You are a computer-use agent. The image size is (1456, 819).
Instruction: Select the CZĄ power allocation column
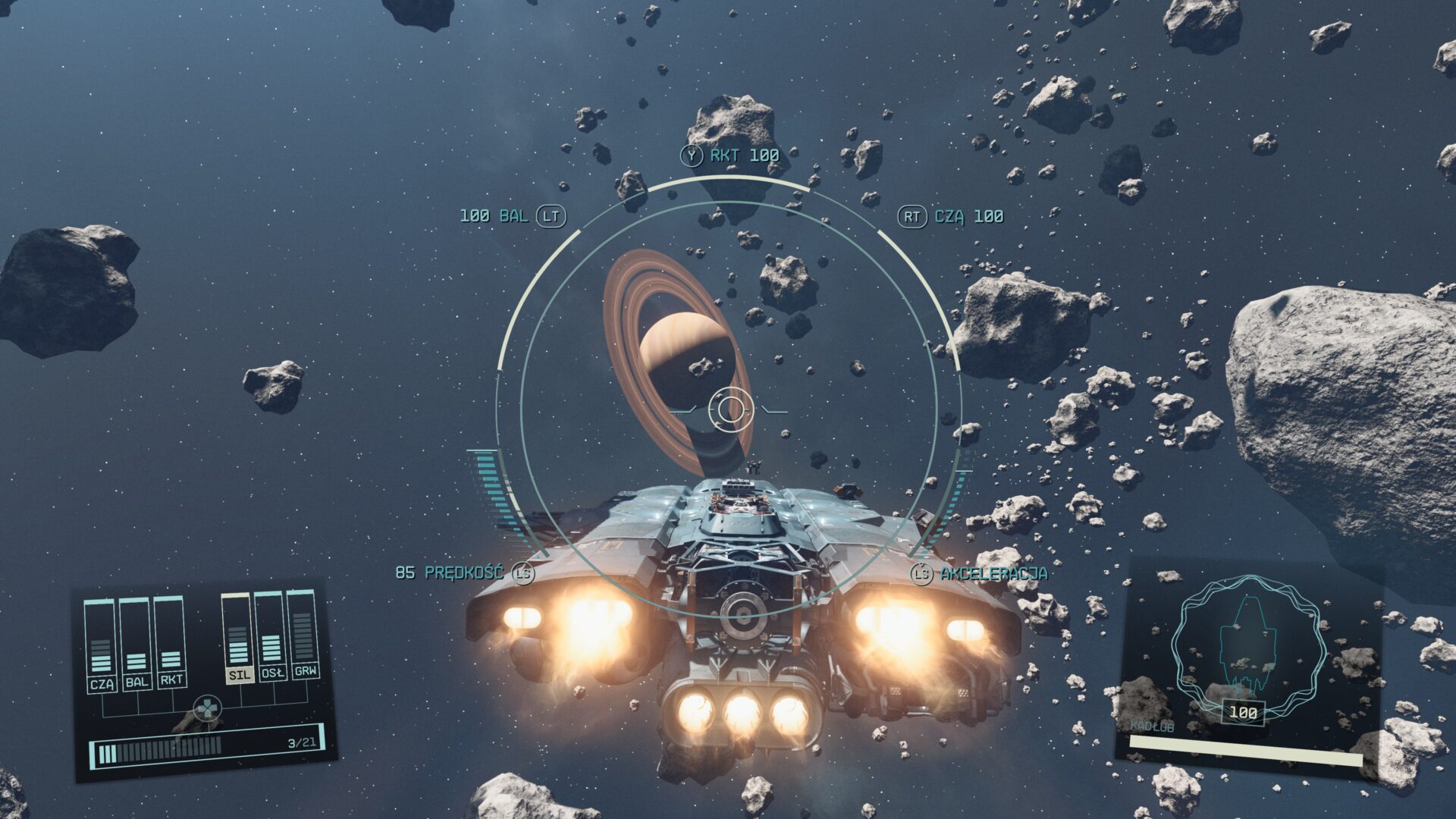(x=100, y=645)
